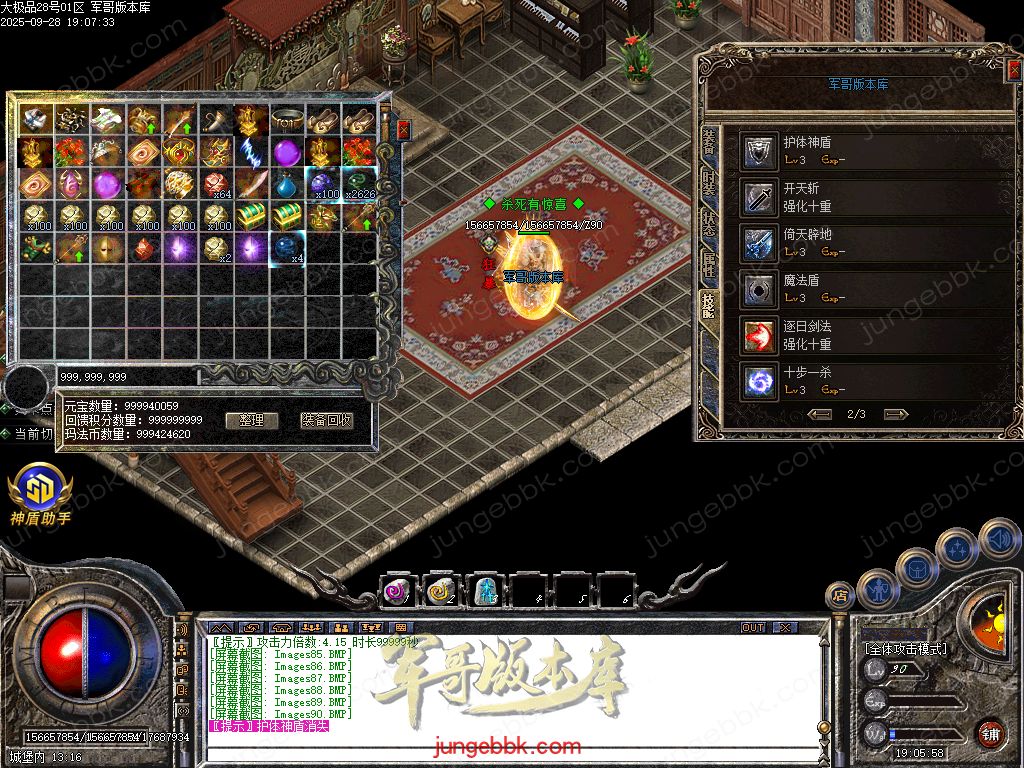Show the 属性 attributes tab
The image size is (1024, 768).
tap(709, 264)
